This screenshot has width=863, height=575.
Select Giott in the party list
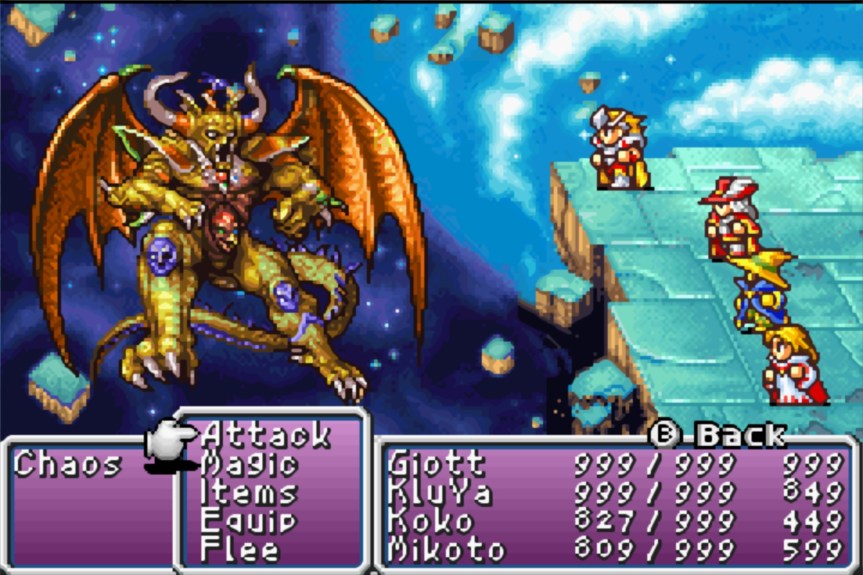(x=436, y=464)
